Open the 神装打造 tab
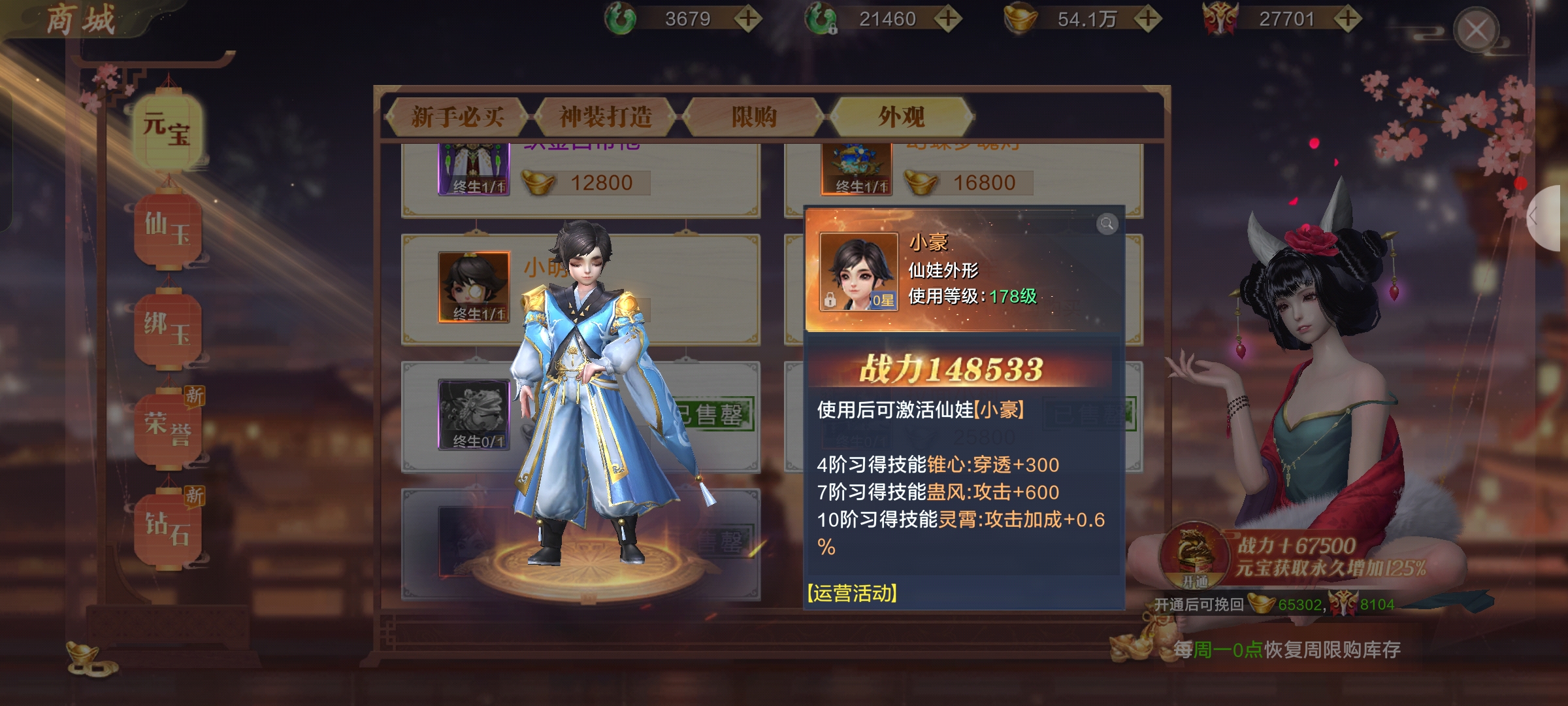This screenshot has width=1568, height=706. 606,118
